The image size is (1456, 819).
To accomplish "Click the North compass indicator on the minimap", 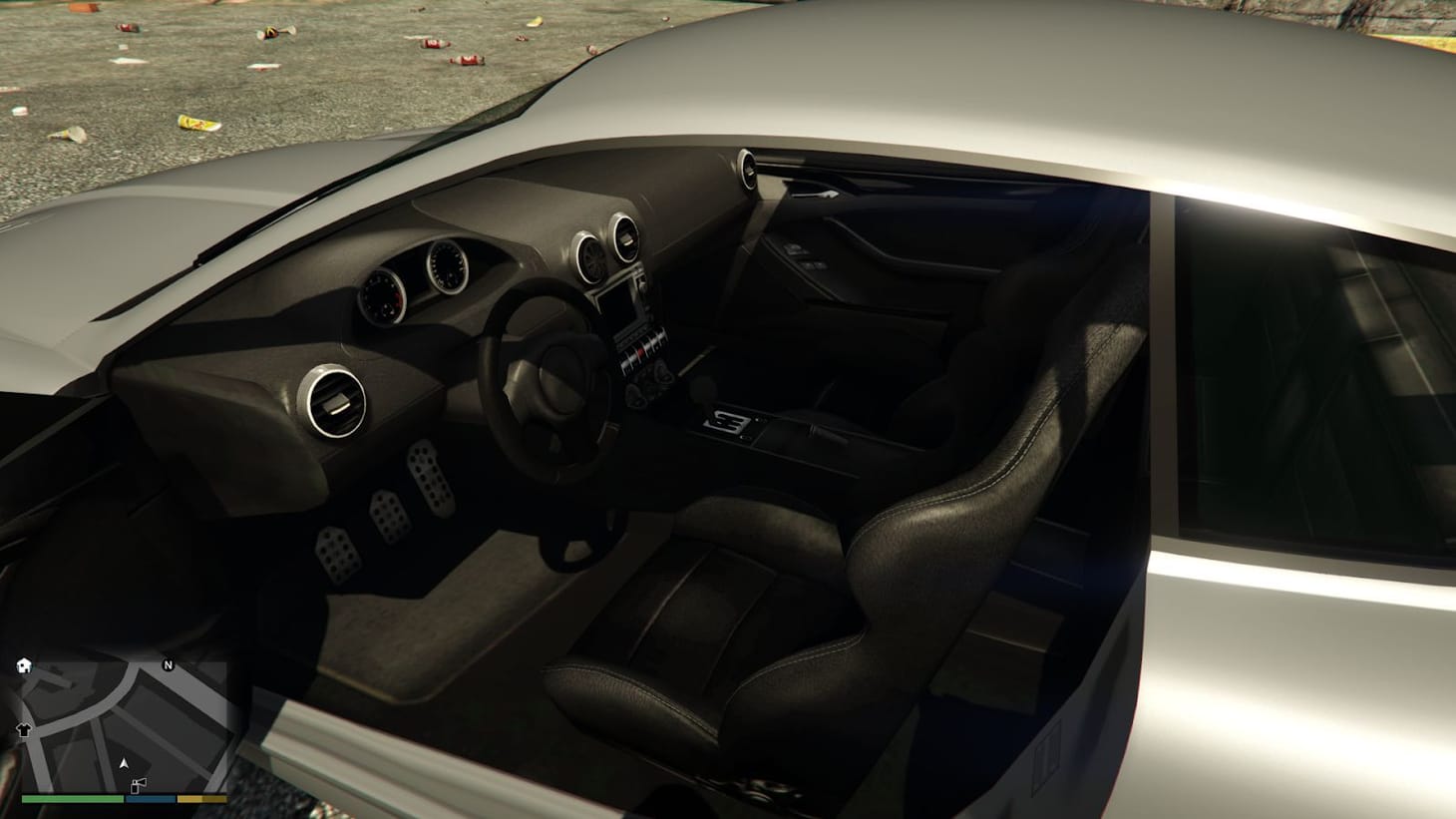I will pyautogui.click(x=168, y=664).
